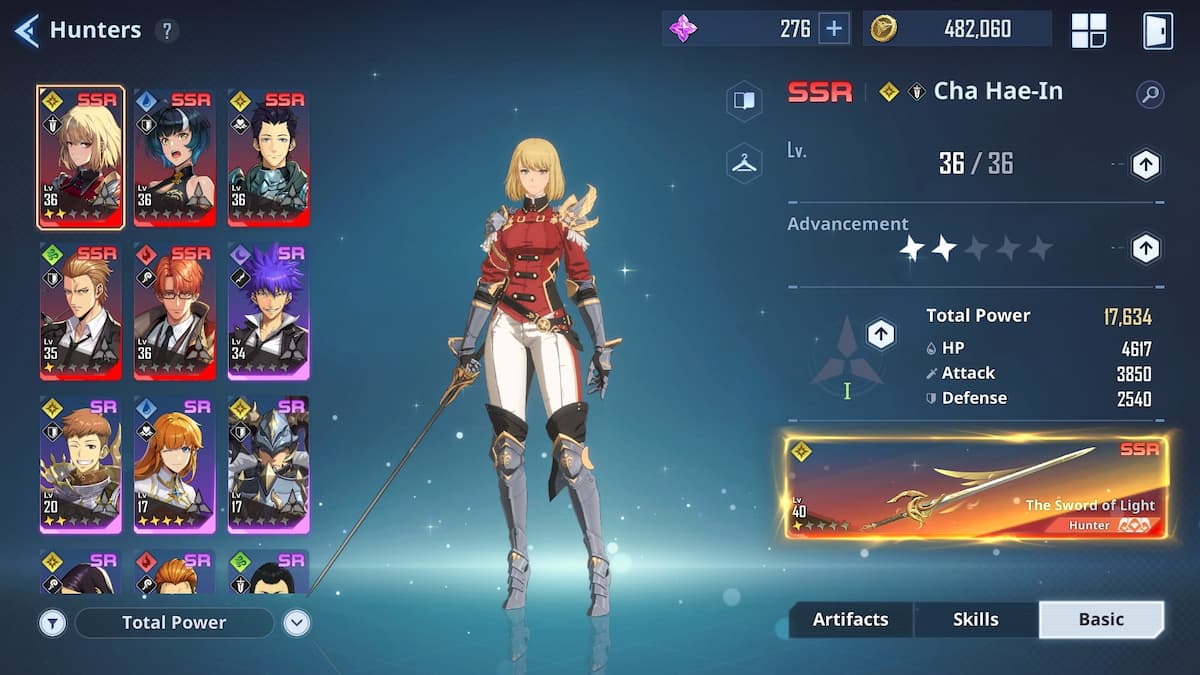Go back using the Hunters arrow
This screenshot has width=1200, height=675.
click(26, 30)
